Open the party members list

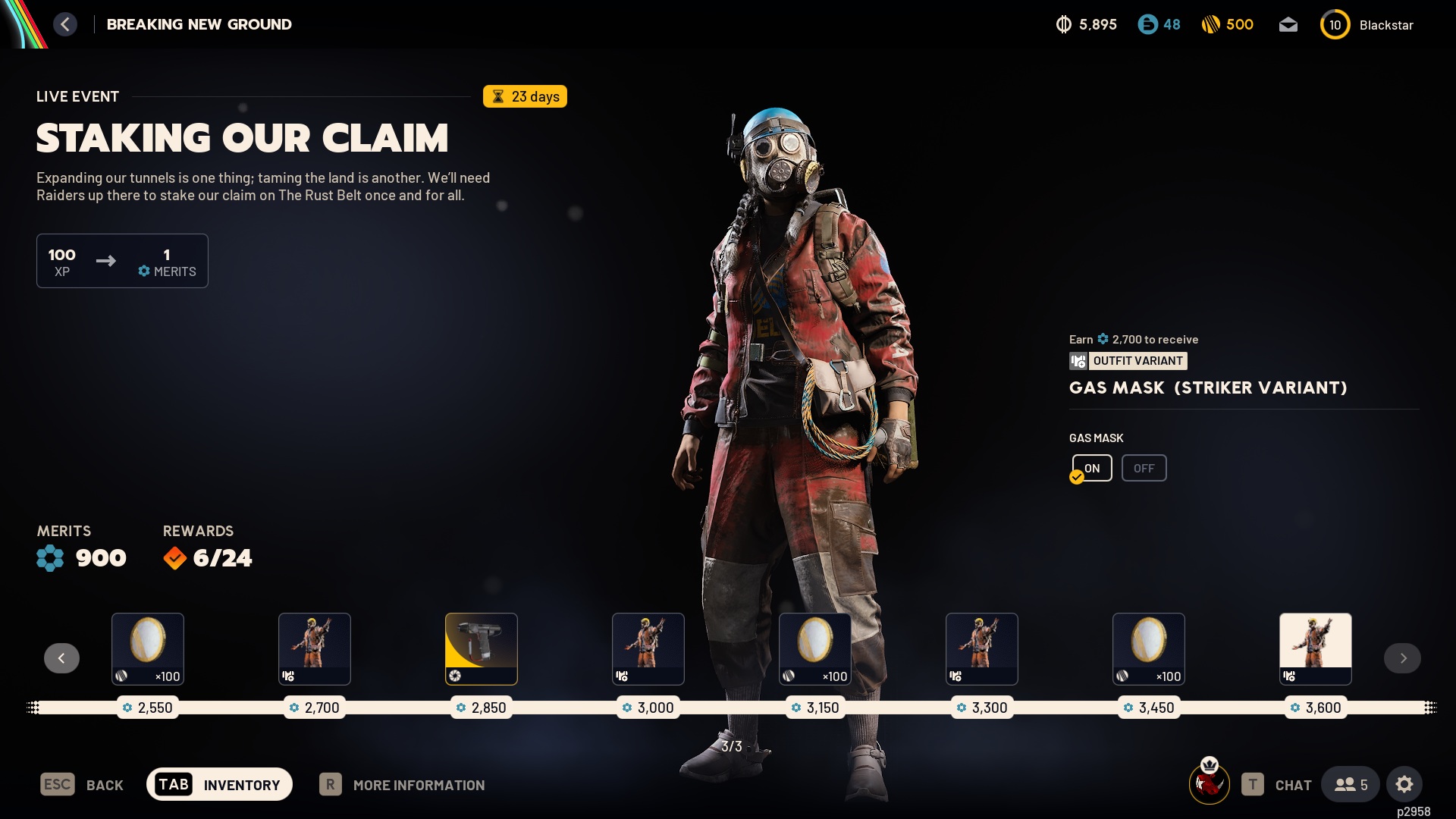coord(1351,785)
